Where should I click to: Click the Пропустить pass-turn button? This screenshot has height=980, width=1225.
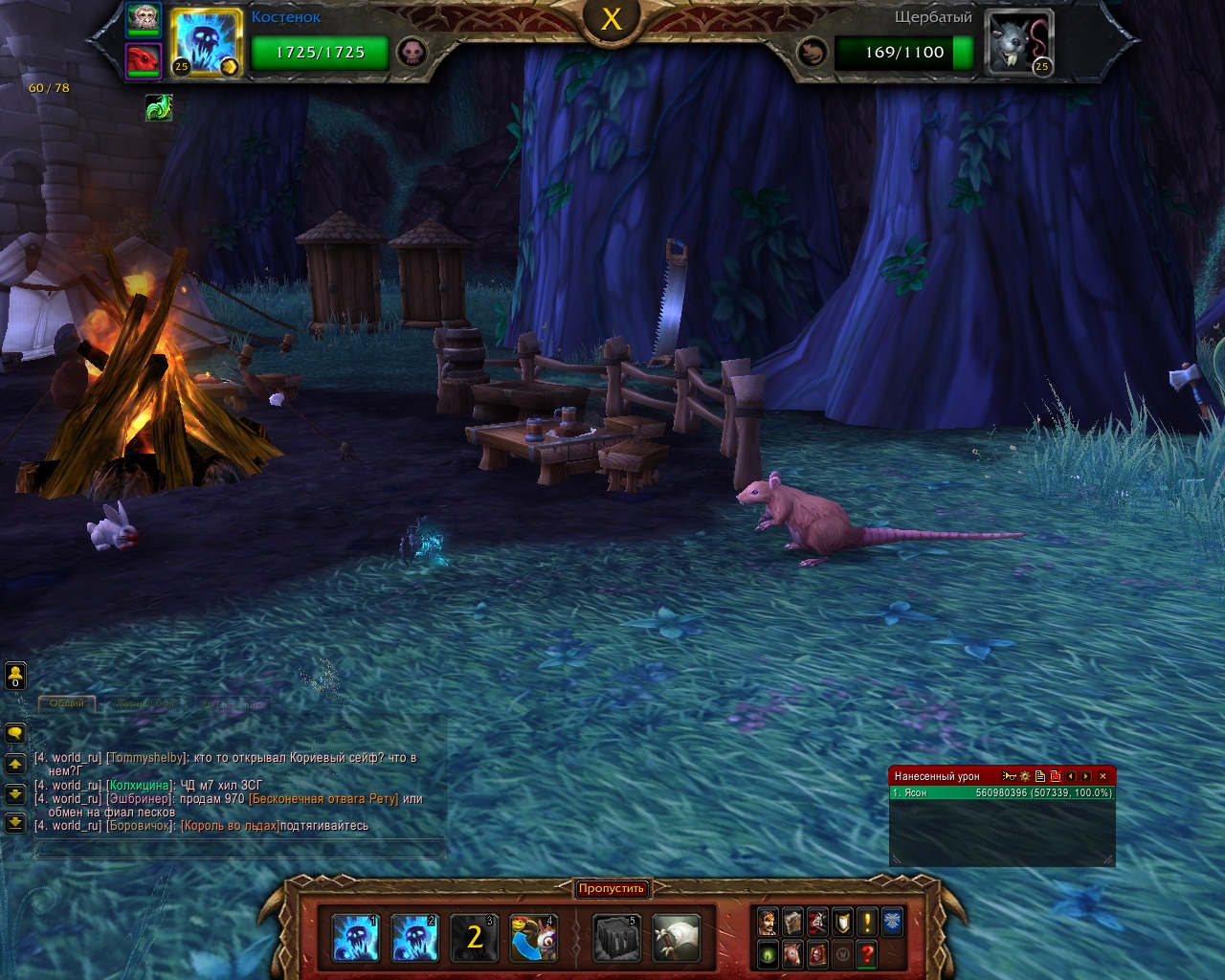[x=612, y=889]
